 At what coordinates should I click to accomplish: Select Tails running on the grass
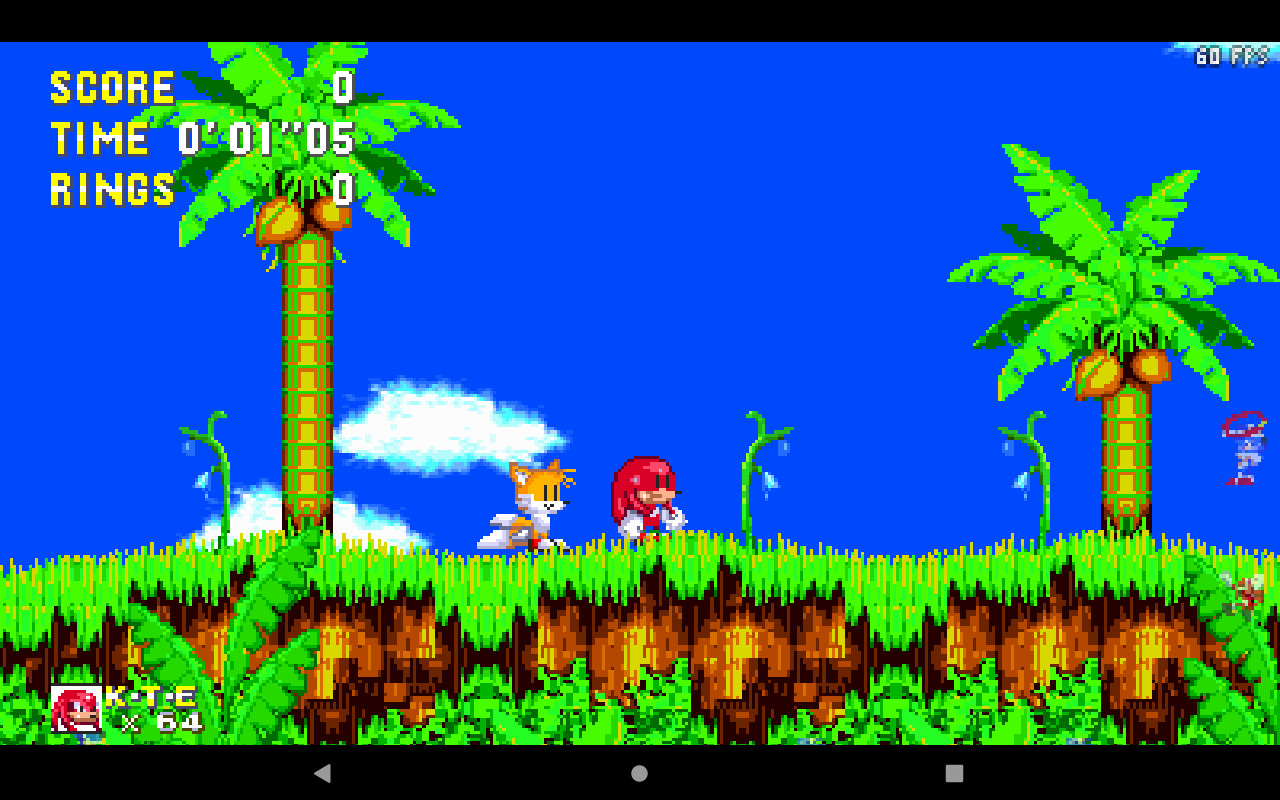click(x=528, y=505)
